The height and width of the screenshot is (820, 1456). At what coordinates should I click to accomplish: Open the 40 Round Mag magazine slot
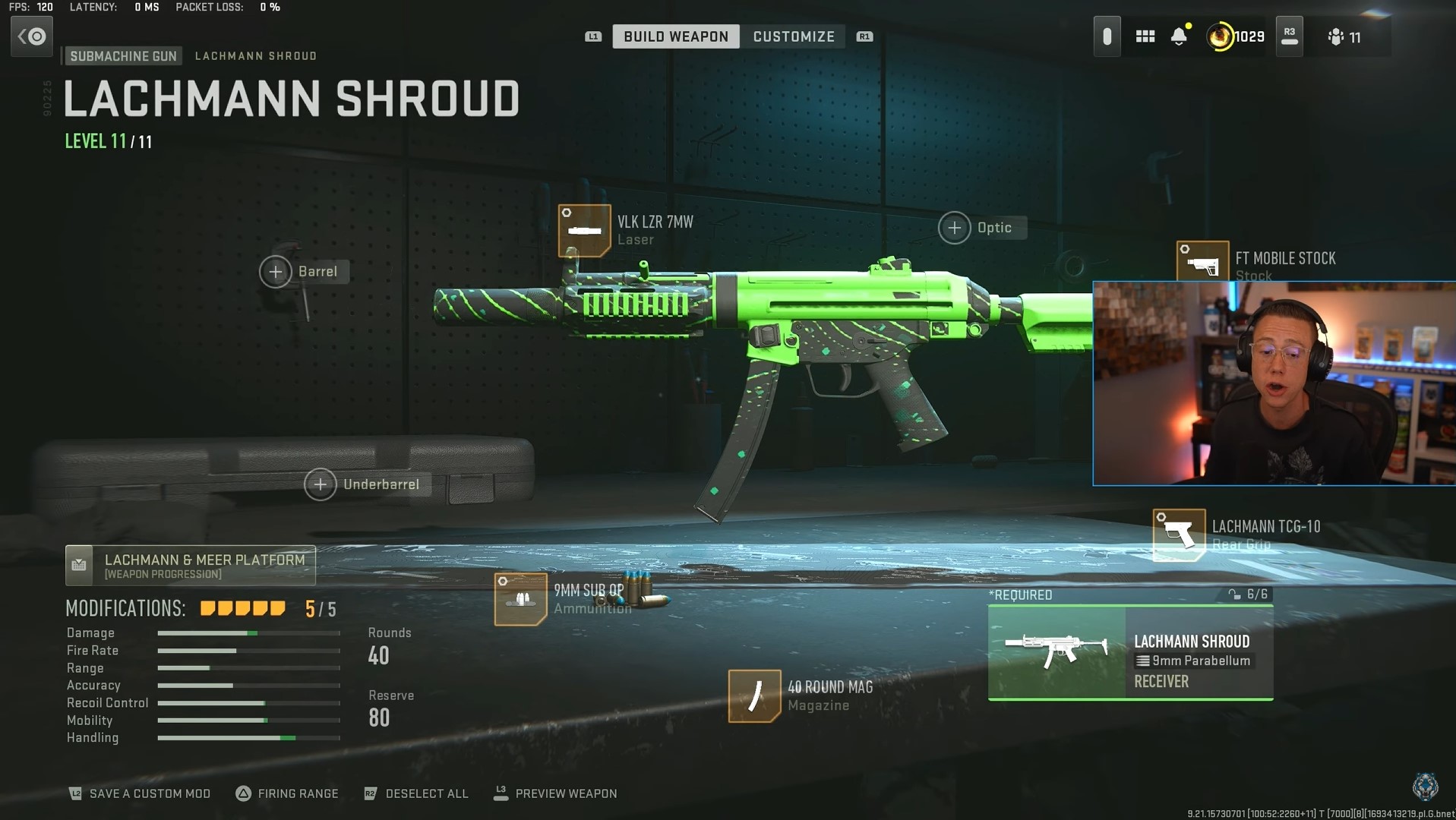[754, 695]
